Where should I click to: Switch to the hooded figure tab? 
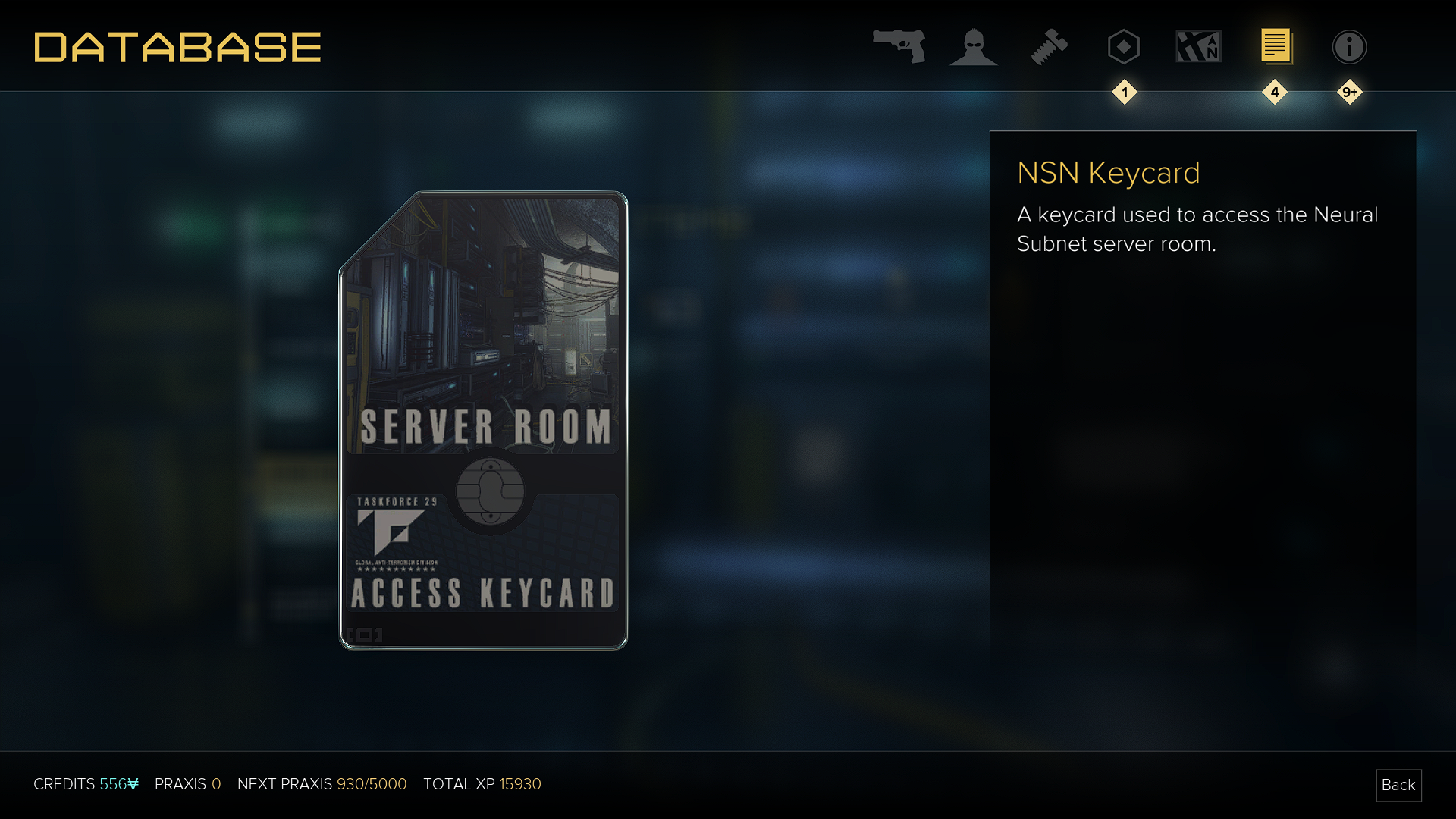[x=973, y=47]
